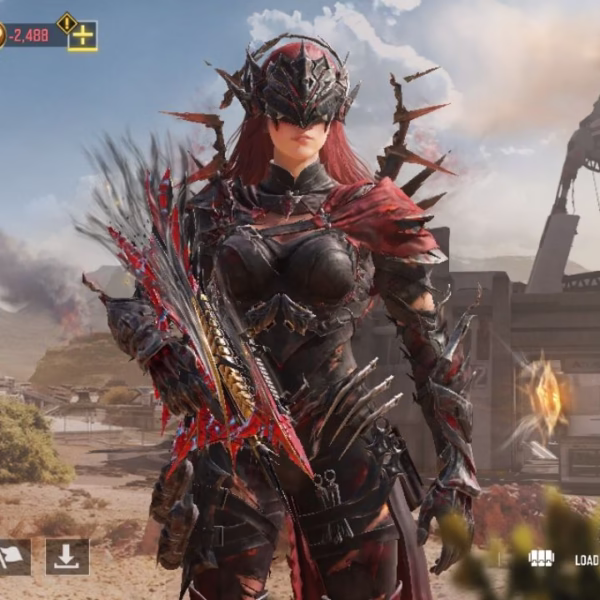
Task: Select the white flag icon button
Action: 13,557
